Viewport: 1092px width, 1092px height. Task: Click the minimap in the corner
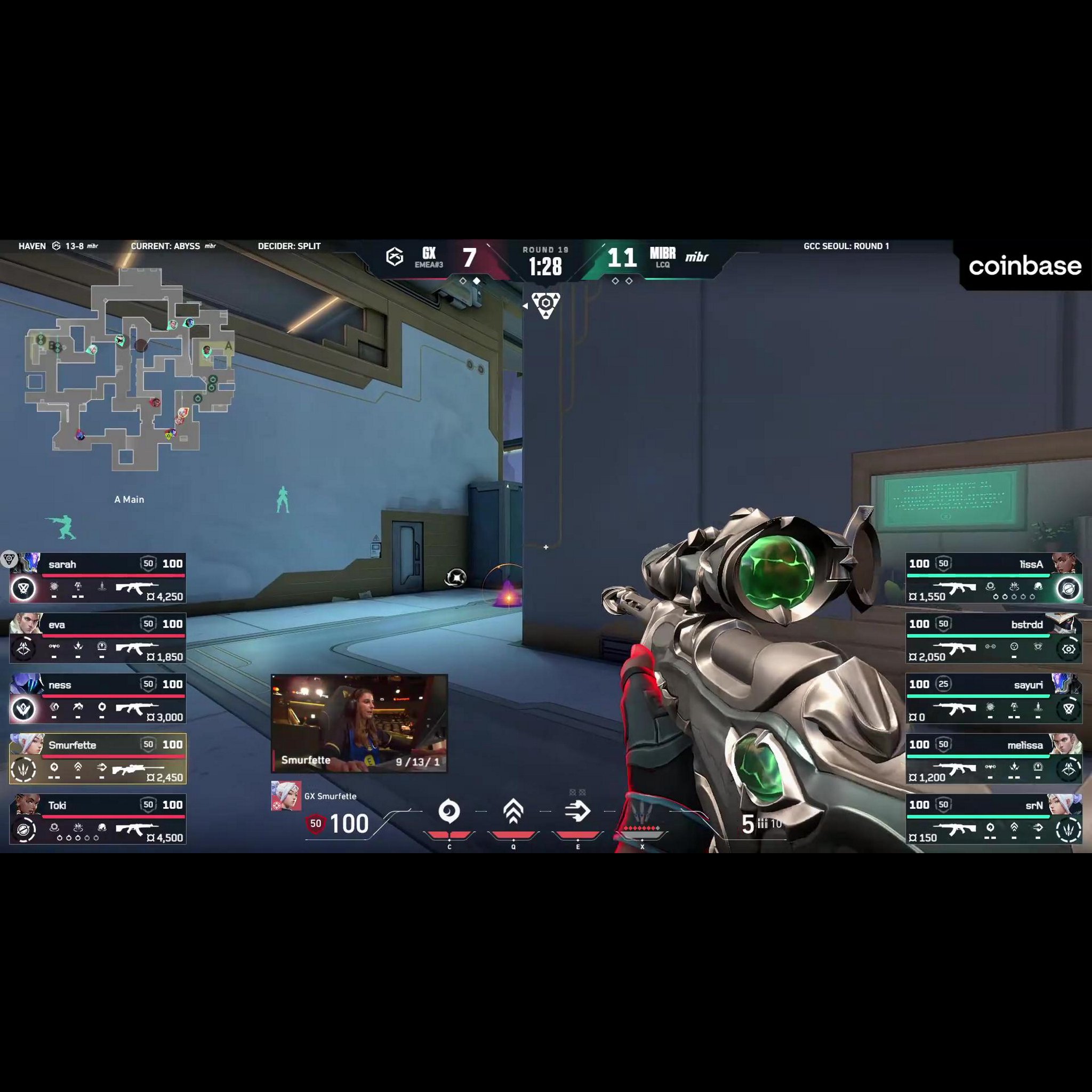coord(130,367)
